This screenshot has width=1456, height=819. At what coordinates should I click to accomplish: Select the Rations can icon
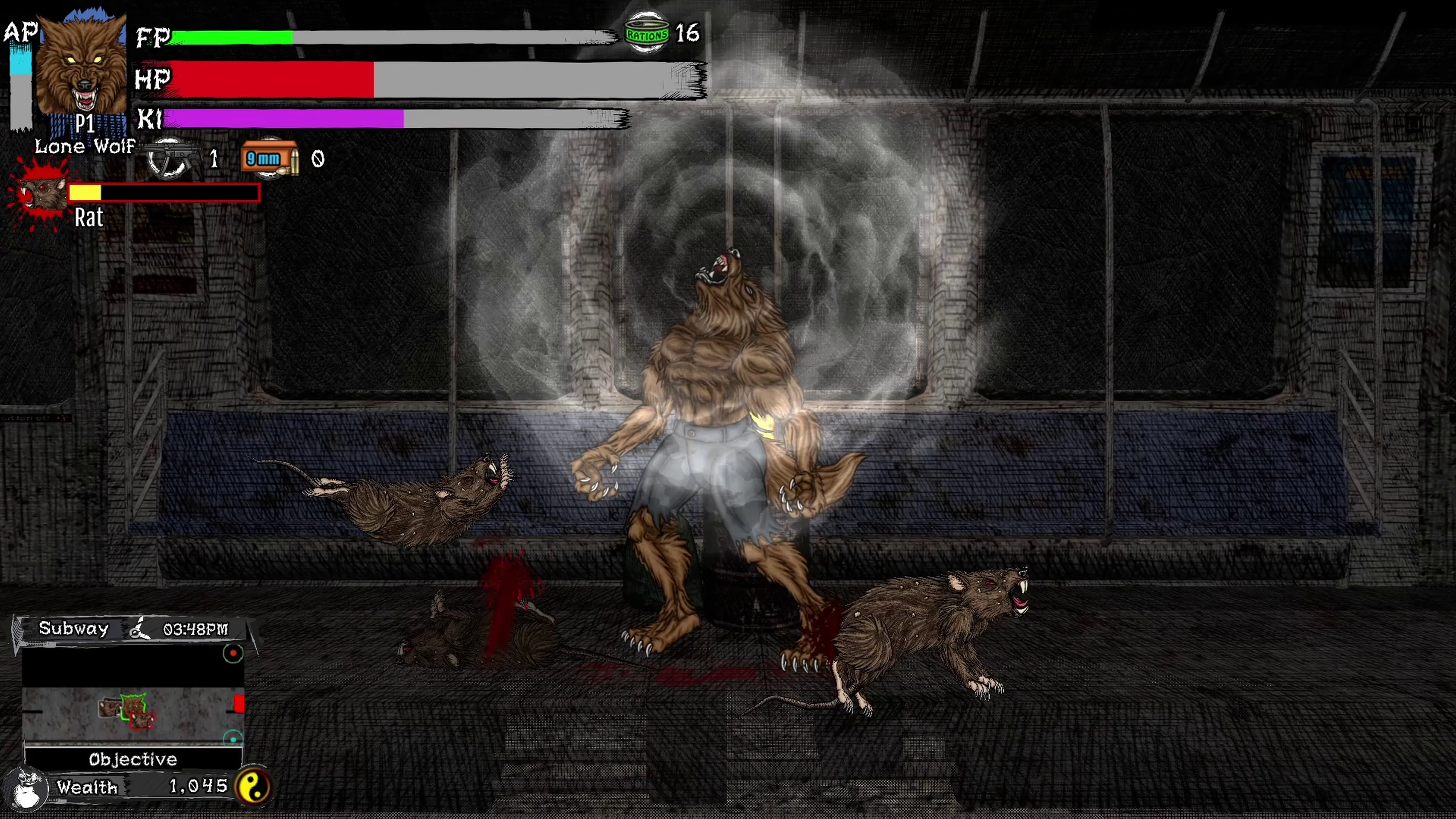646,34
